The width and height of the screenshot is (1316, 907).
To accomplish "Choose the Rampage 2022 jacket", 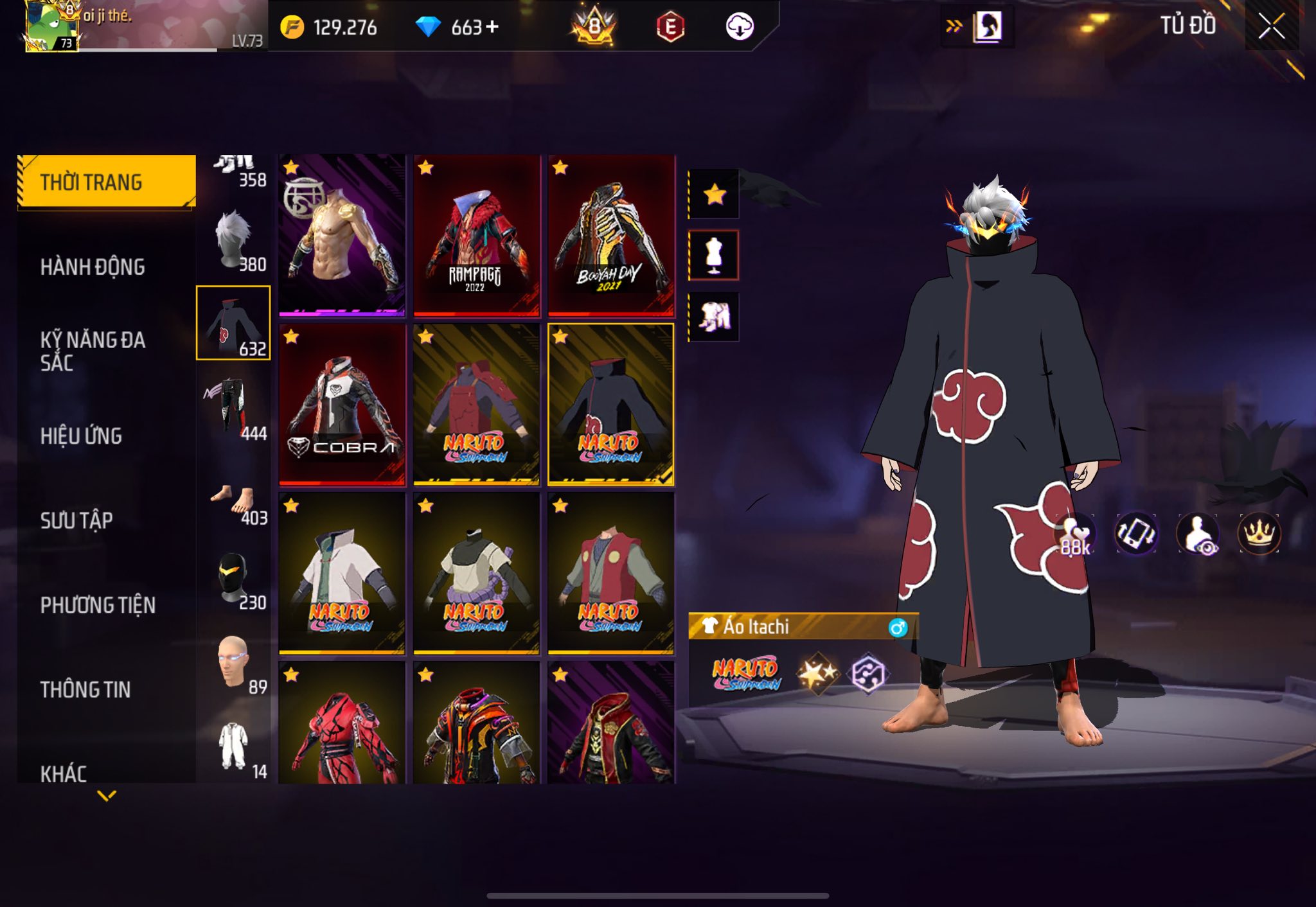I will [476, 236].
